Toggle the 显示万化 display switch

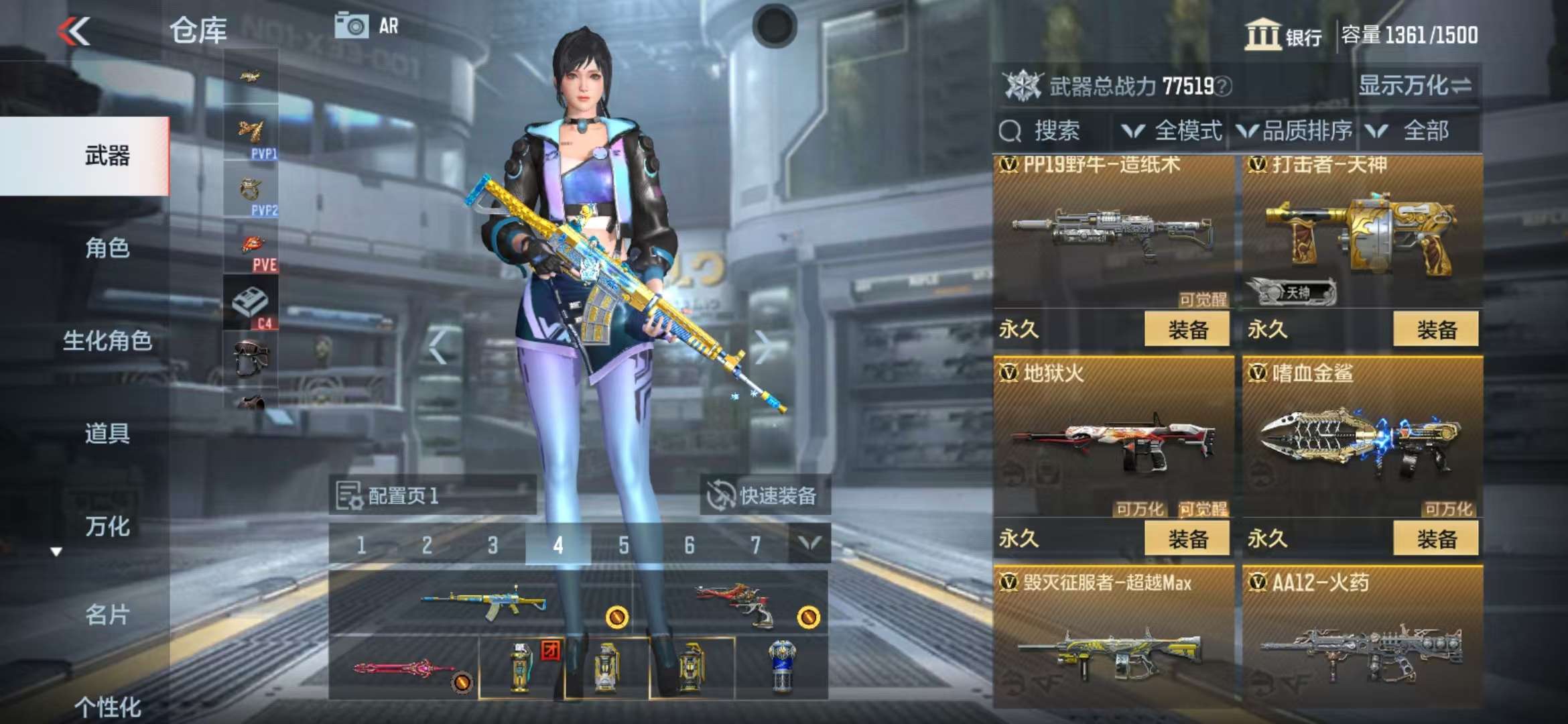[1415, 86]
